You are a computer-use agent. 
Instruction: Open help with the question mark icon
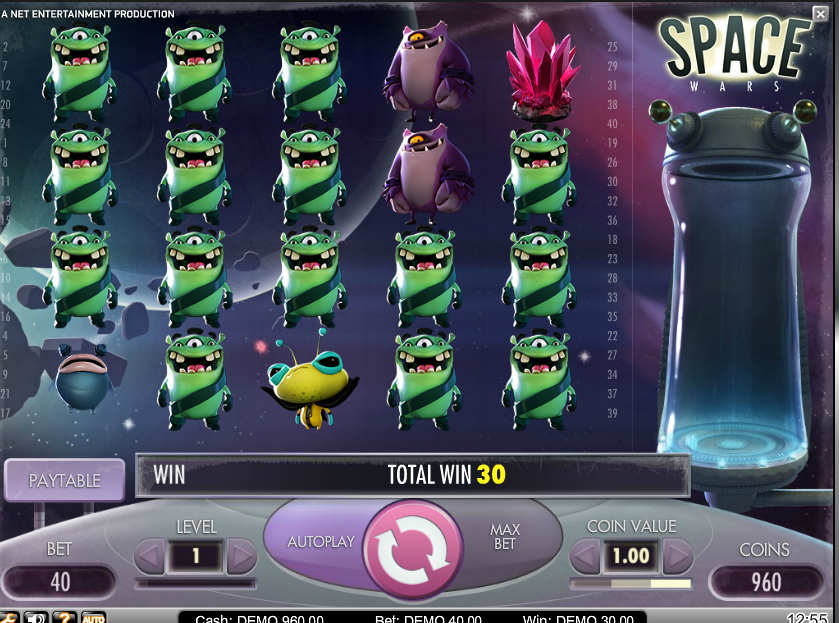64,618
